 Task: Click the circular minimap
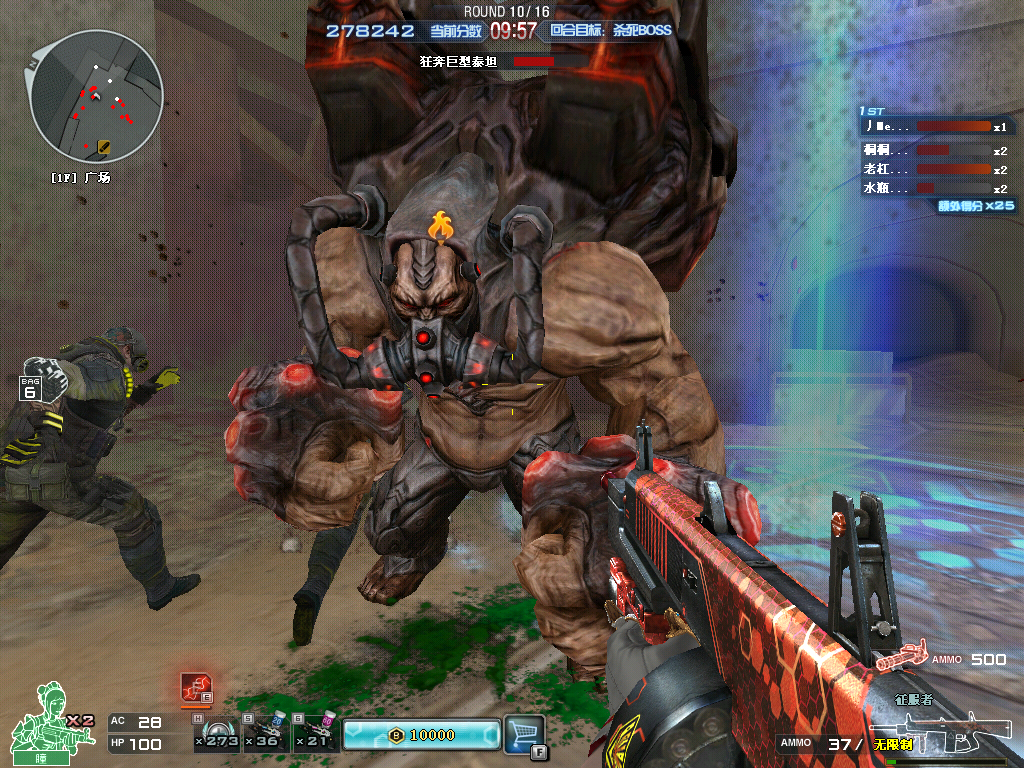tap(96, 96)
